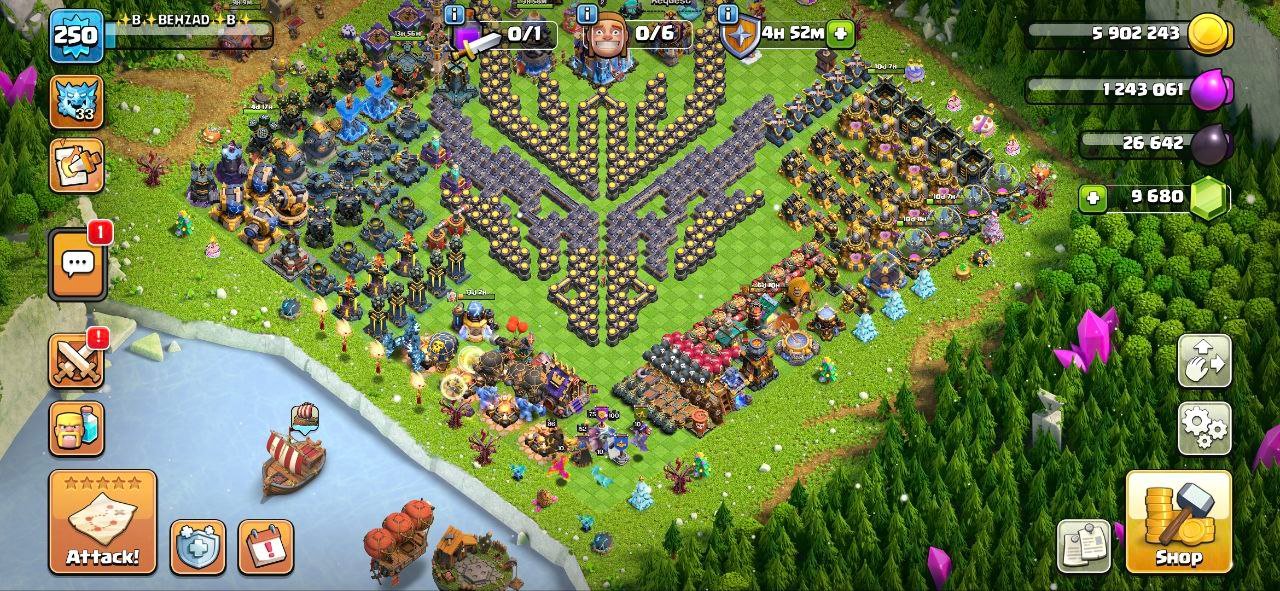The width and height of the screenshot is (1280, 591).
Task: Open the blue shield plus button
Action: [197, 547]
